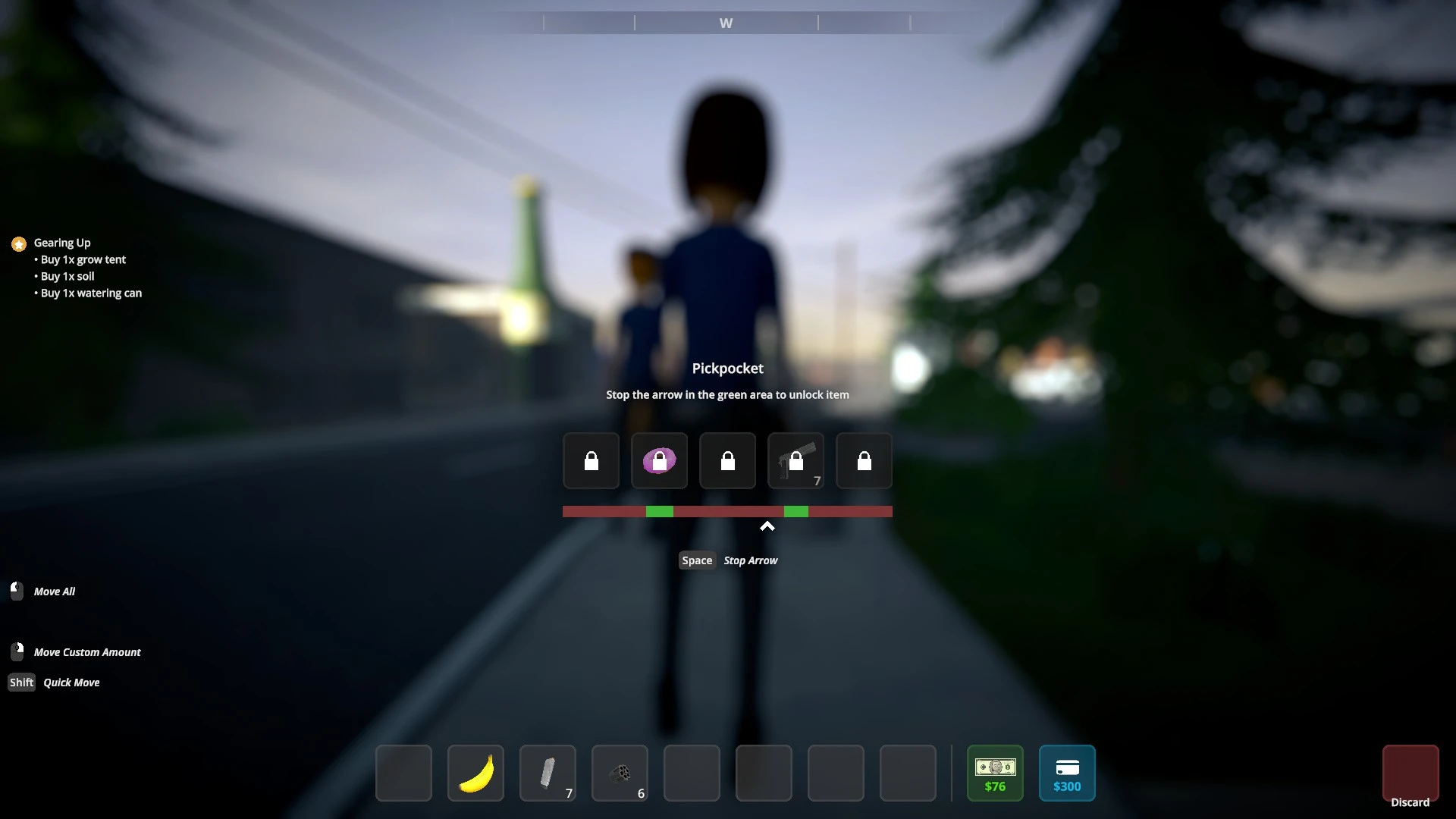Click the rightmost locked pickpocket slot
The height and width of the screenshot is (819, 1456).
[864, 460]
